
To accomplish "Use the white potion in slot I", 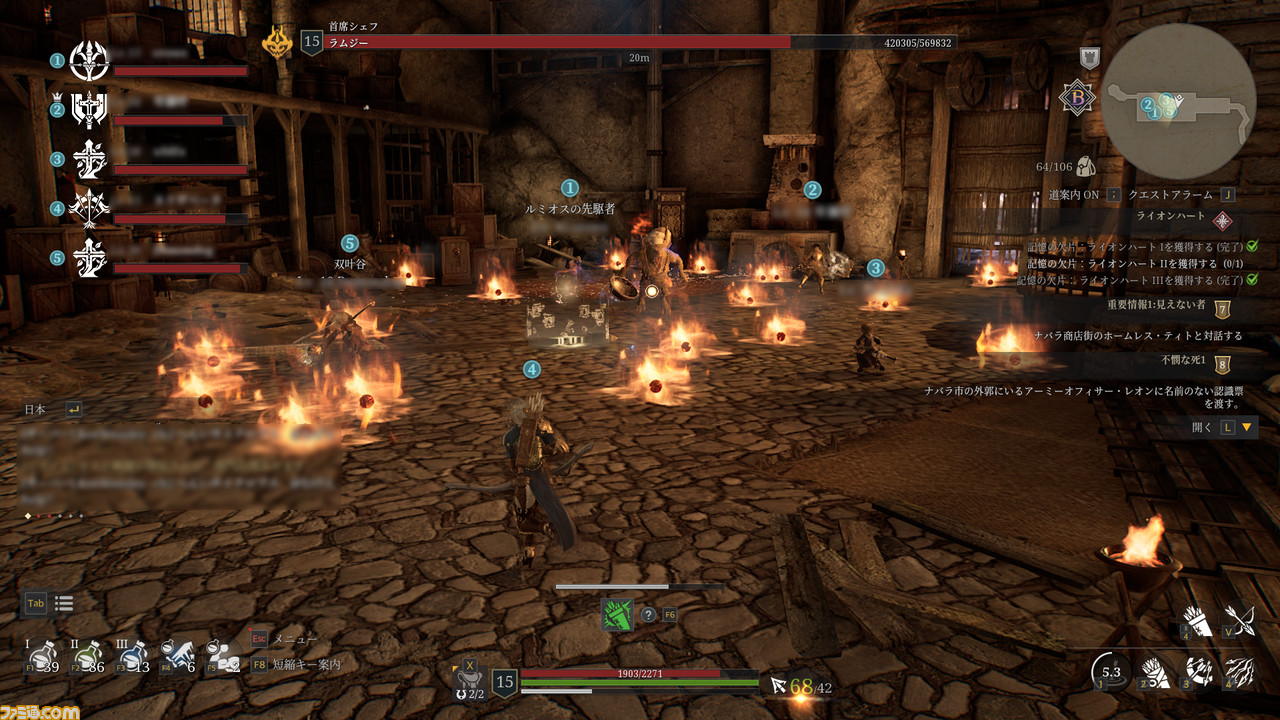I will (x=42, y=656).
